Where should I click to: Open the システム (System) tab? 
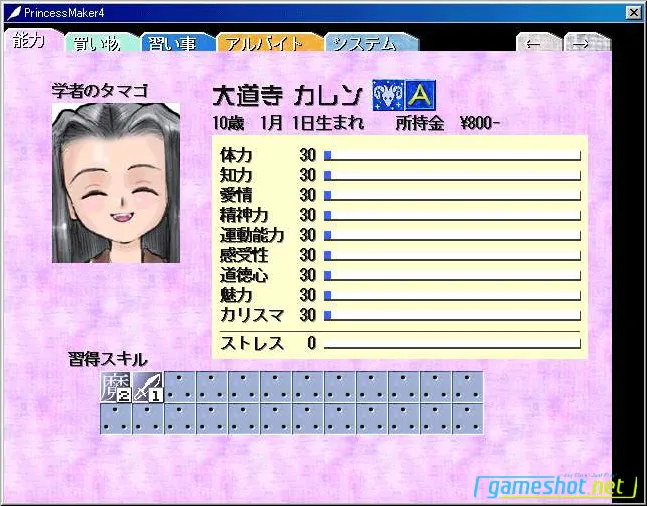[364, 44]
